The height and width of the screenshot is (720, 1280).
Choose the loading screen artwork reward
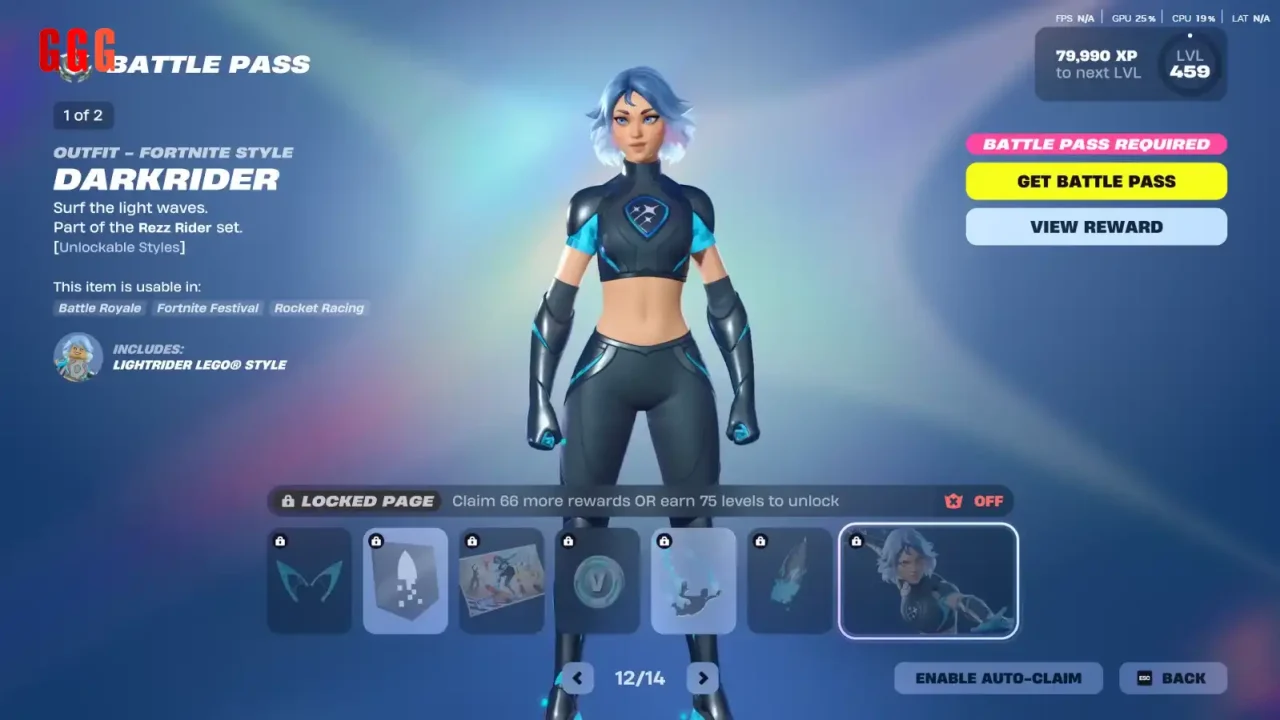tap(502, 581)
